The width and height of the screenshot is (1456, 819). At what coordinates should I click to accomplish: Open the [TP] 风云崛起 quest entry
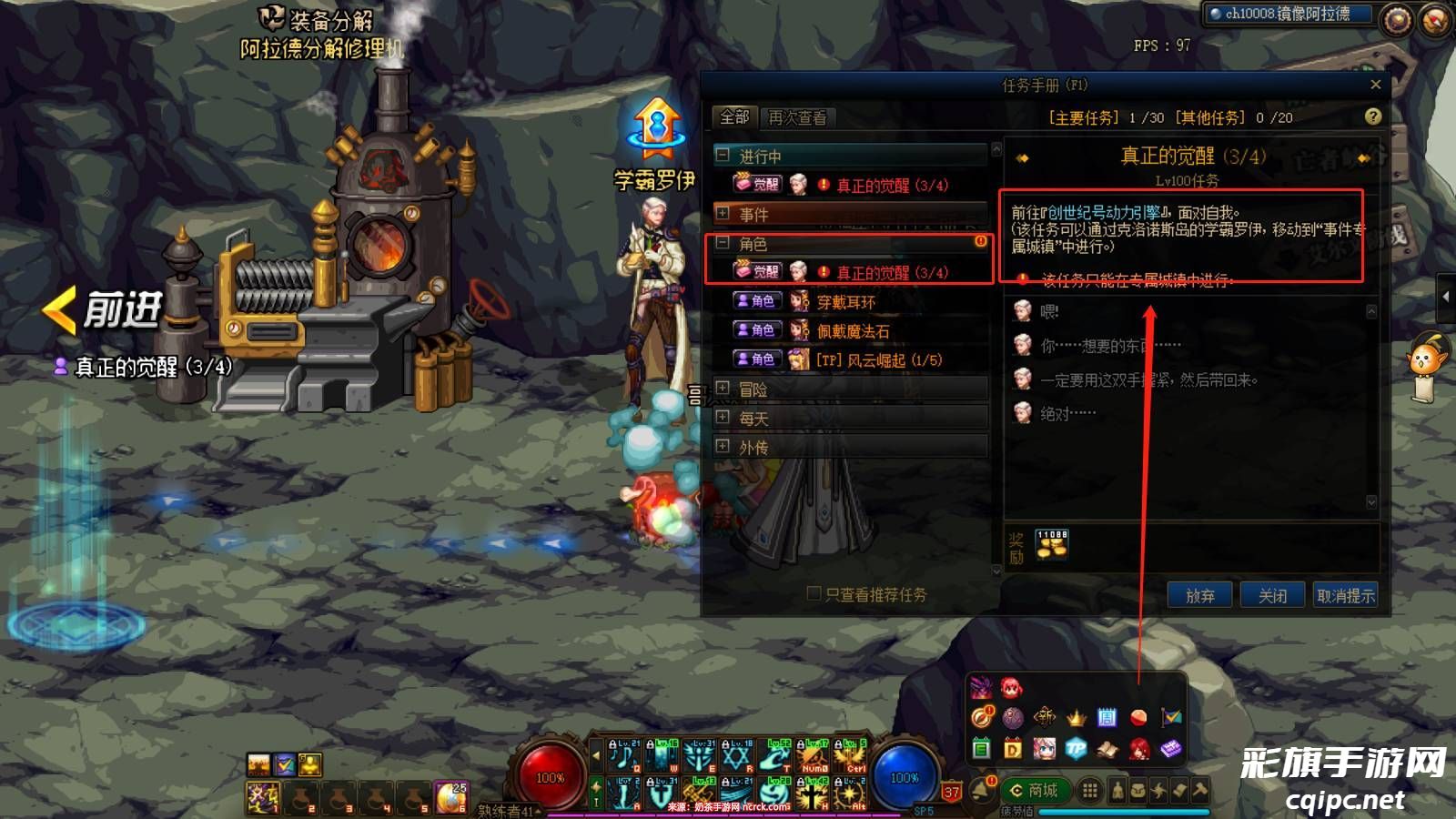pyautogui.click(x=878, y=360)
